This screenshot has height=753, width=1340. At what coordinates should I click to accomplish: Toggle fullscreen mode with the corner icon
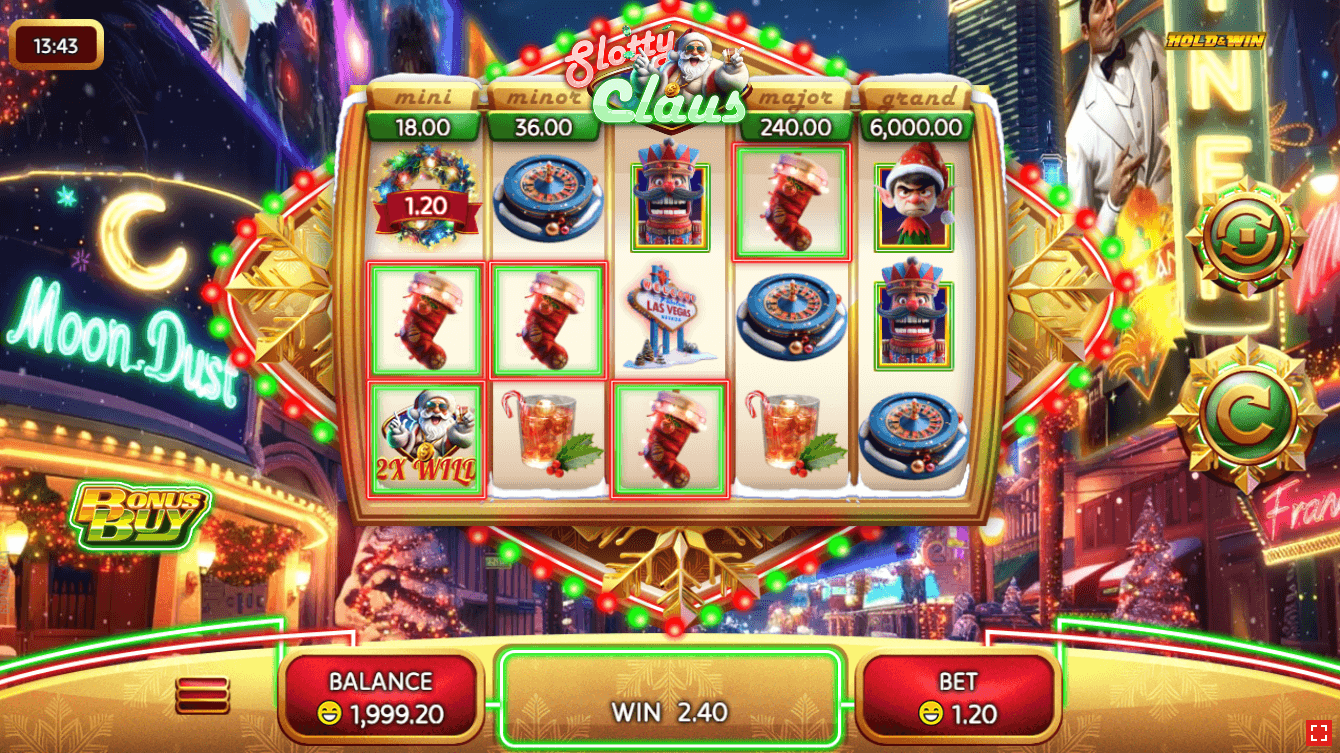[x=1317, y=731]
